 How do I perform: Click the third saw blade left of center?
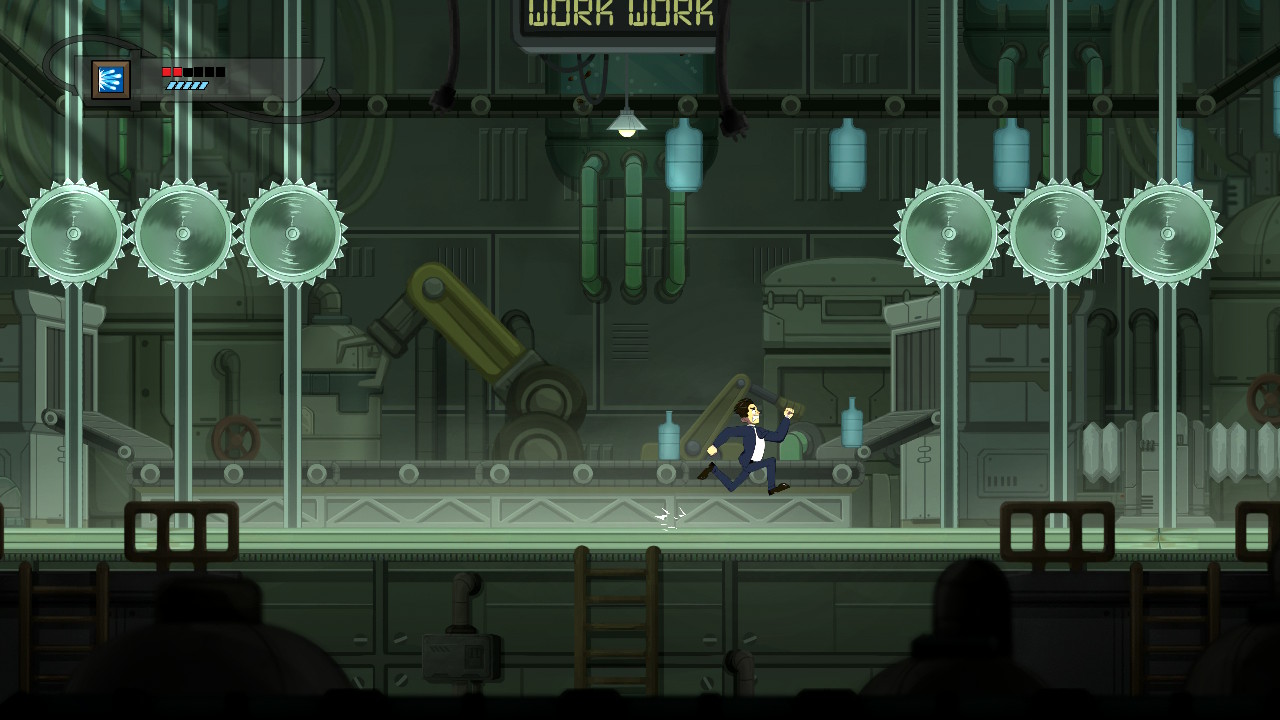(293, 232)
